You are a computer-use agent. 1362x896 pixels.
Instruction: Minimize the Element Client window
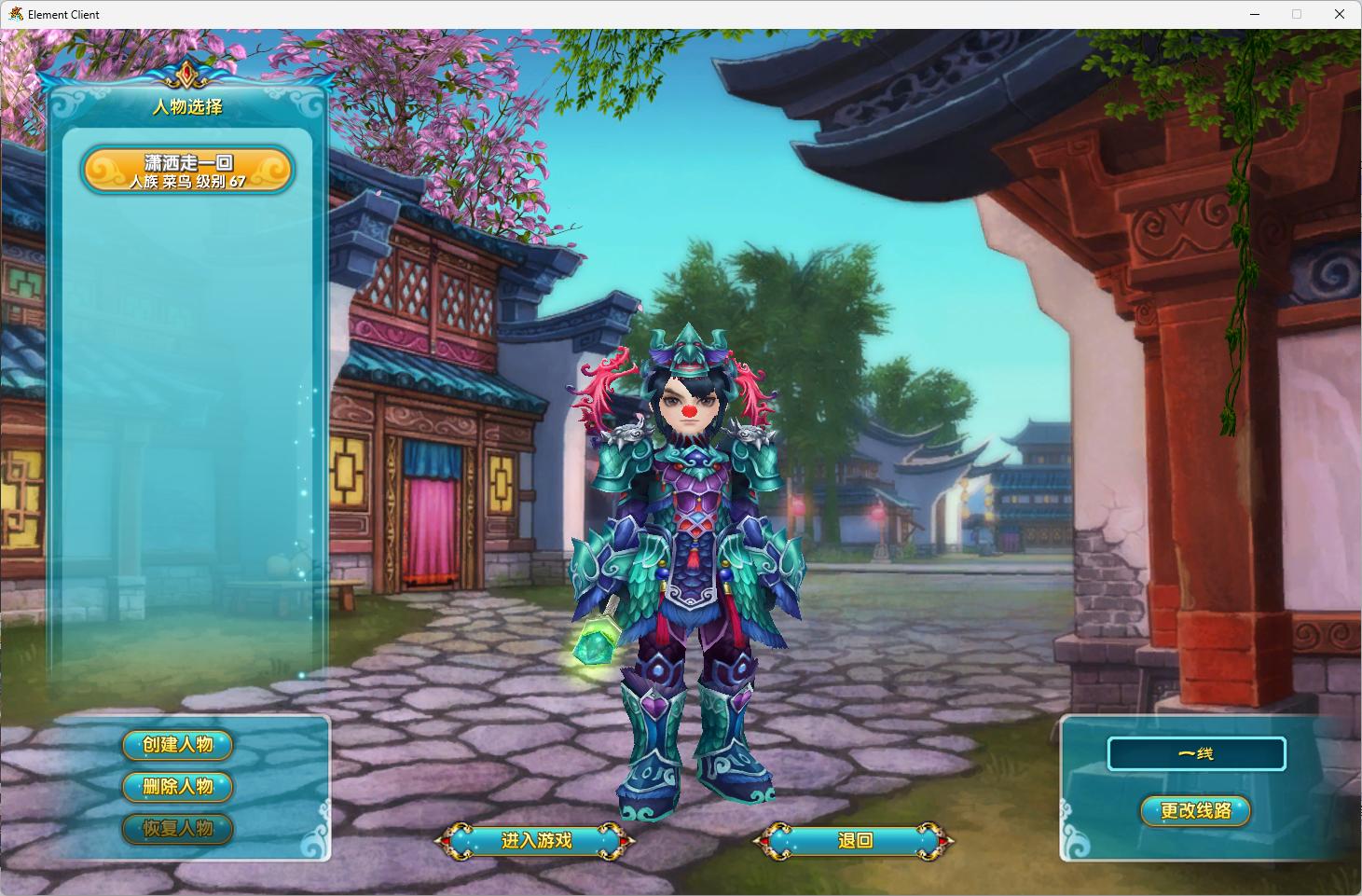(x=1254, y=14)
